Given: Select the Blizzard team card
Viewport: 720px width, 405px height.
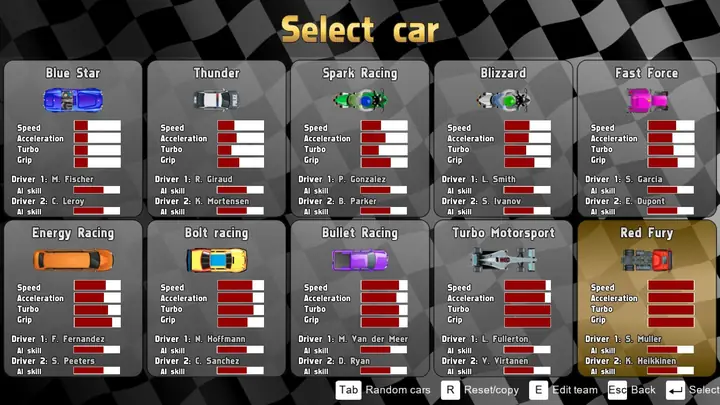Looking at the screenshot, I should [x=503, y=138].
